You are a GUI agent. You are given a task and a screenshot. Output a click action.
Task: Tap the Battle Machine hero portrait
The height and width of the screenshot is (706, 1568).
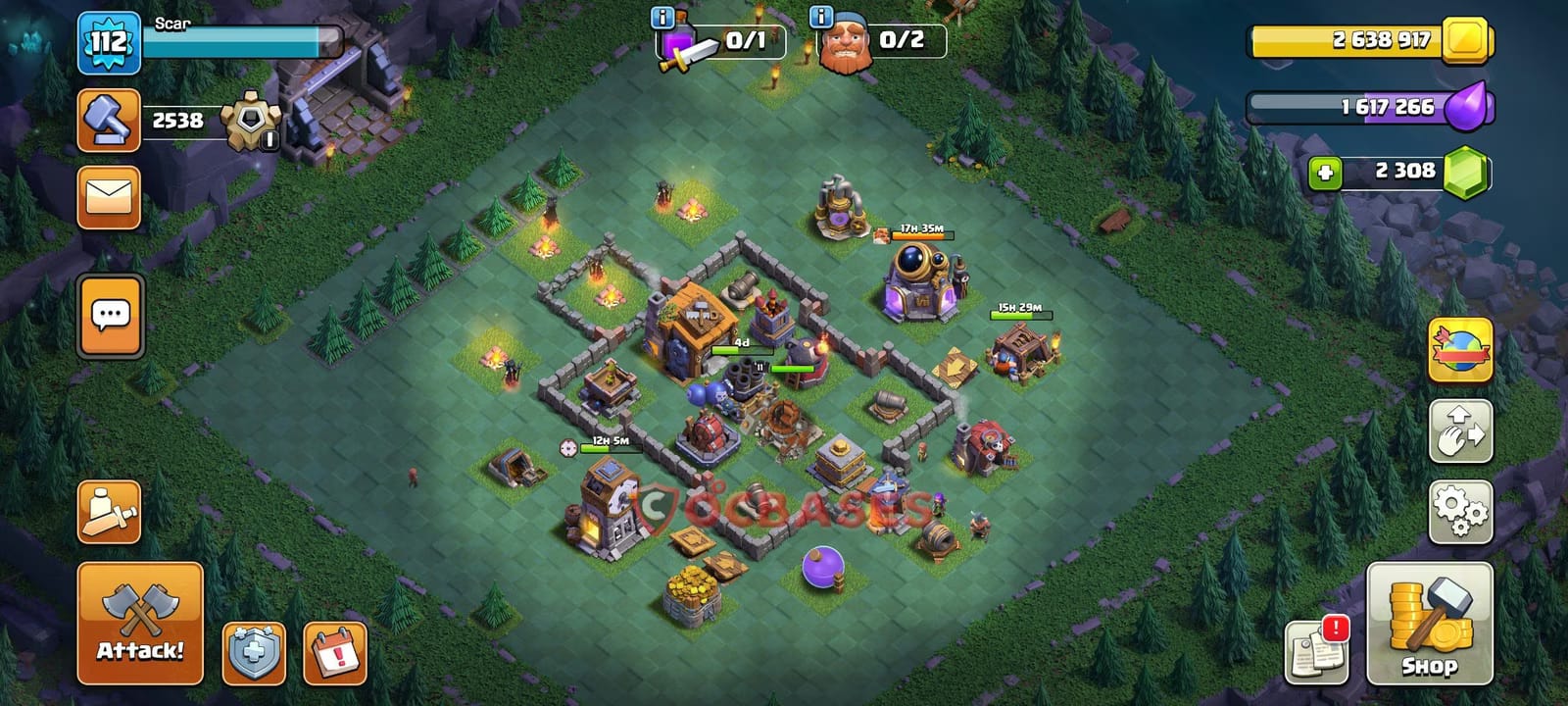tap(845, 43)
